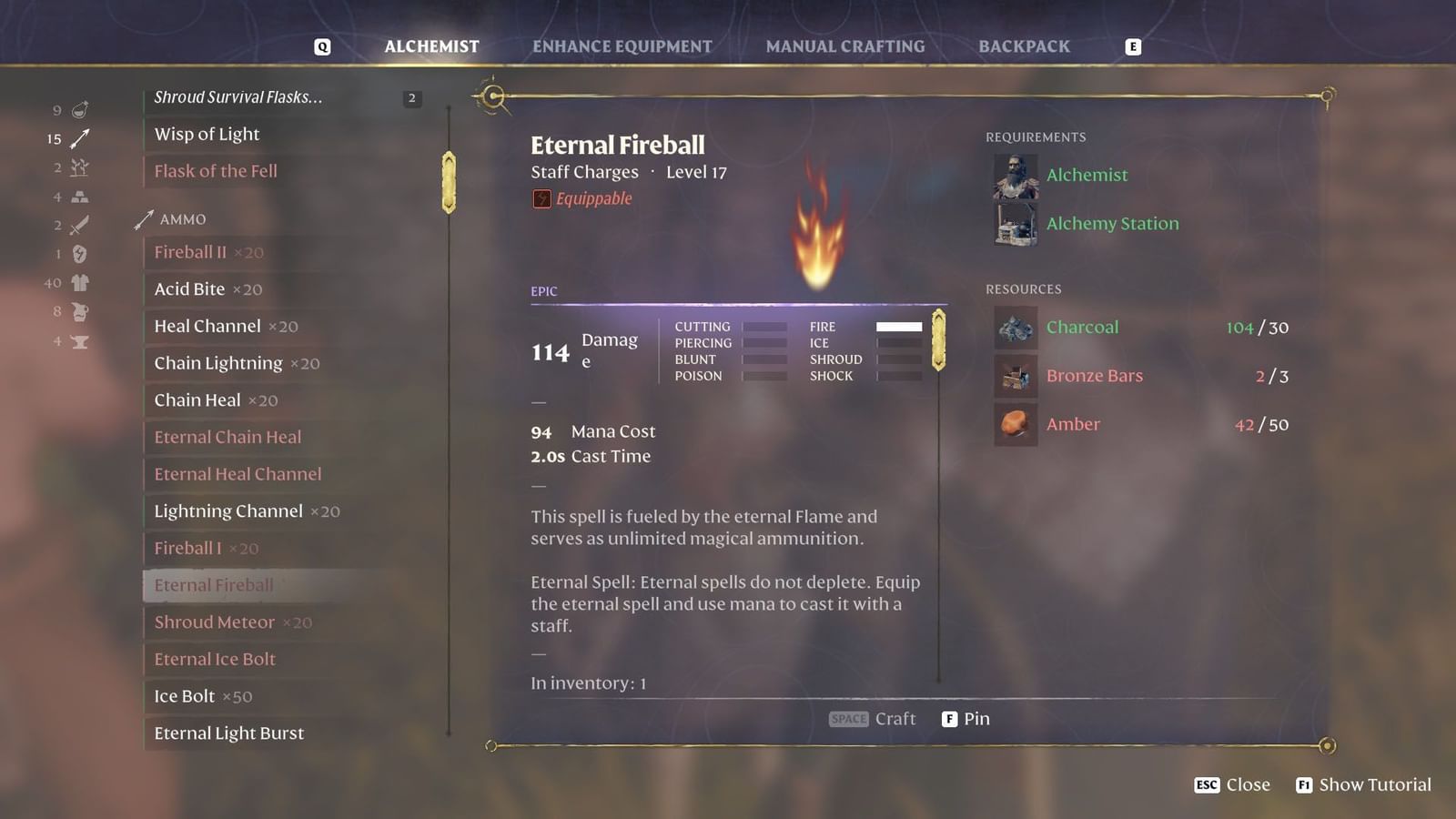Click the Equippable lightning icon
The image size is (1456, 819).
541,197
